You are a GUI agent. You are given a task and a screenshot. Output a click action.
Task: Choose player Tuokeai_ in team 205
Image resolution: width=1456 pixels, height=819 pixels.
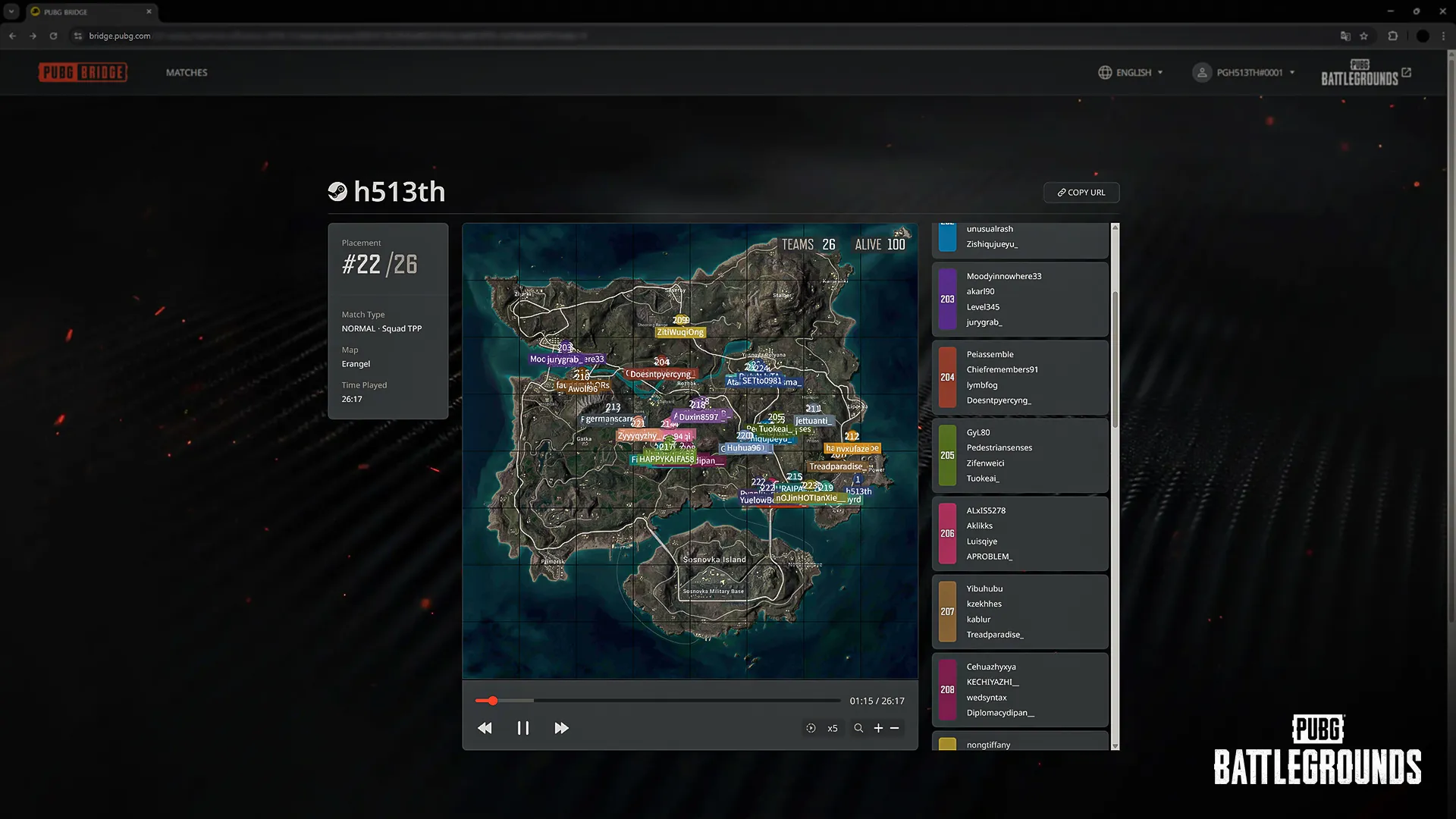[x=983, y=479]
